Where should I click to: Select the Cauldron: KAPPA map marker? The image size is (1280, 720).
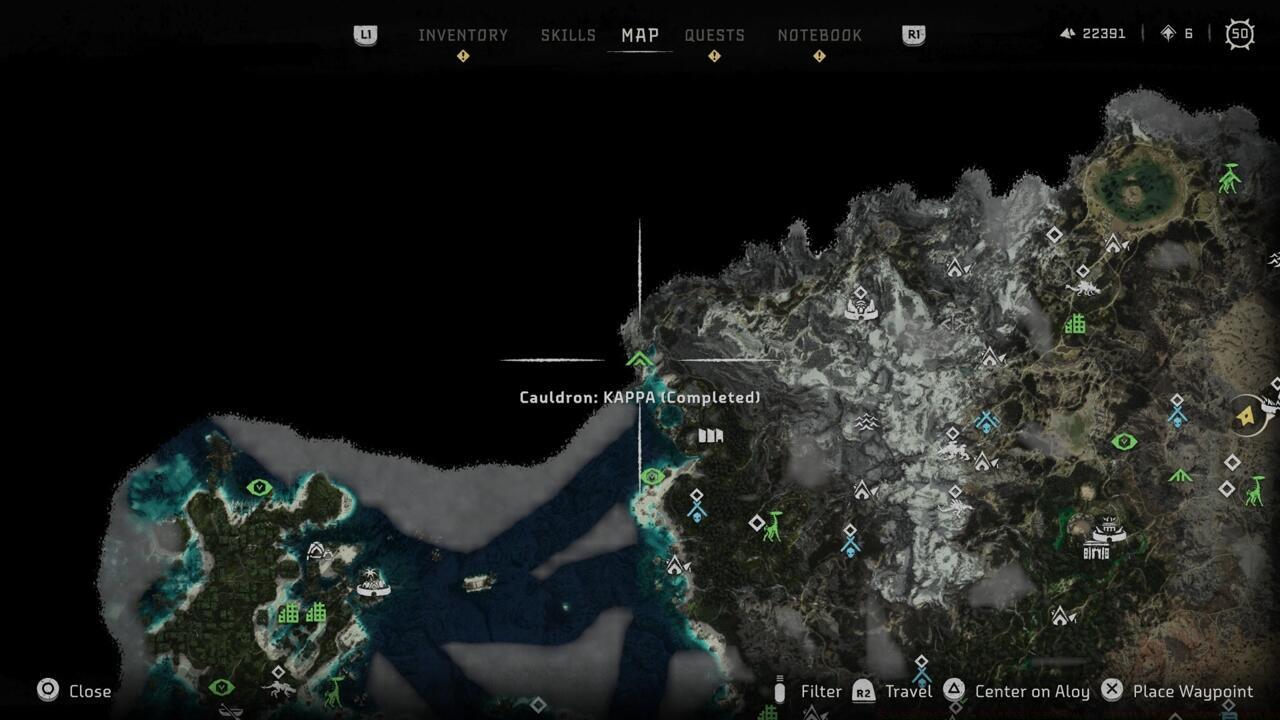(640, 357)
